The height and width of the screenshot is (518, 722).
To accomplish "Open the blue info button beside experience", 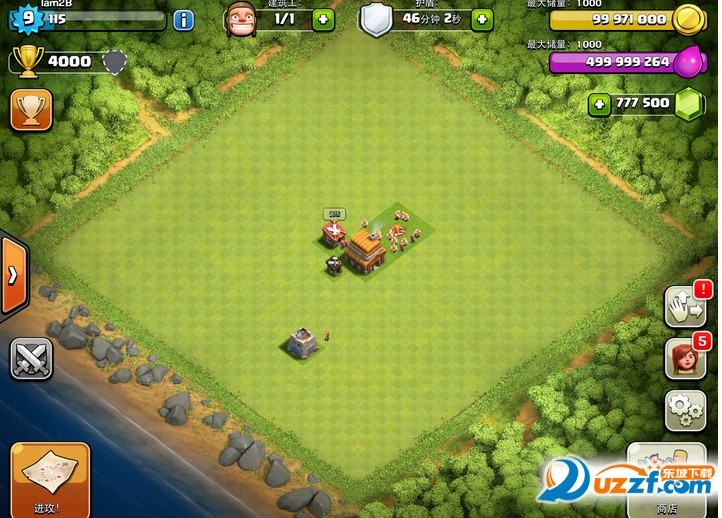I will pos(184,19).
